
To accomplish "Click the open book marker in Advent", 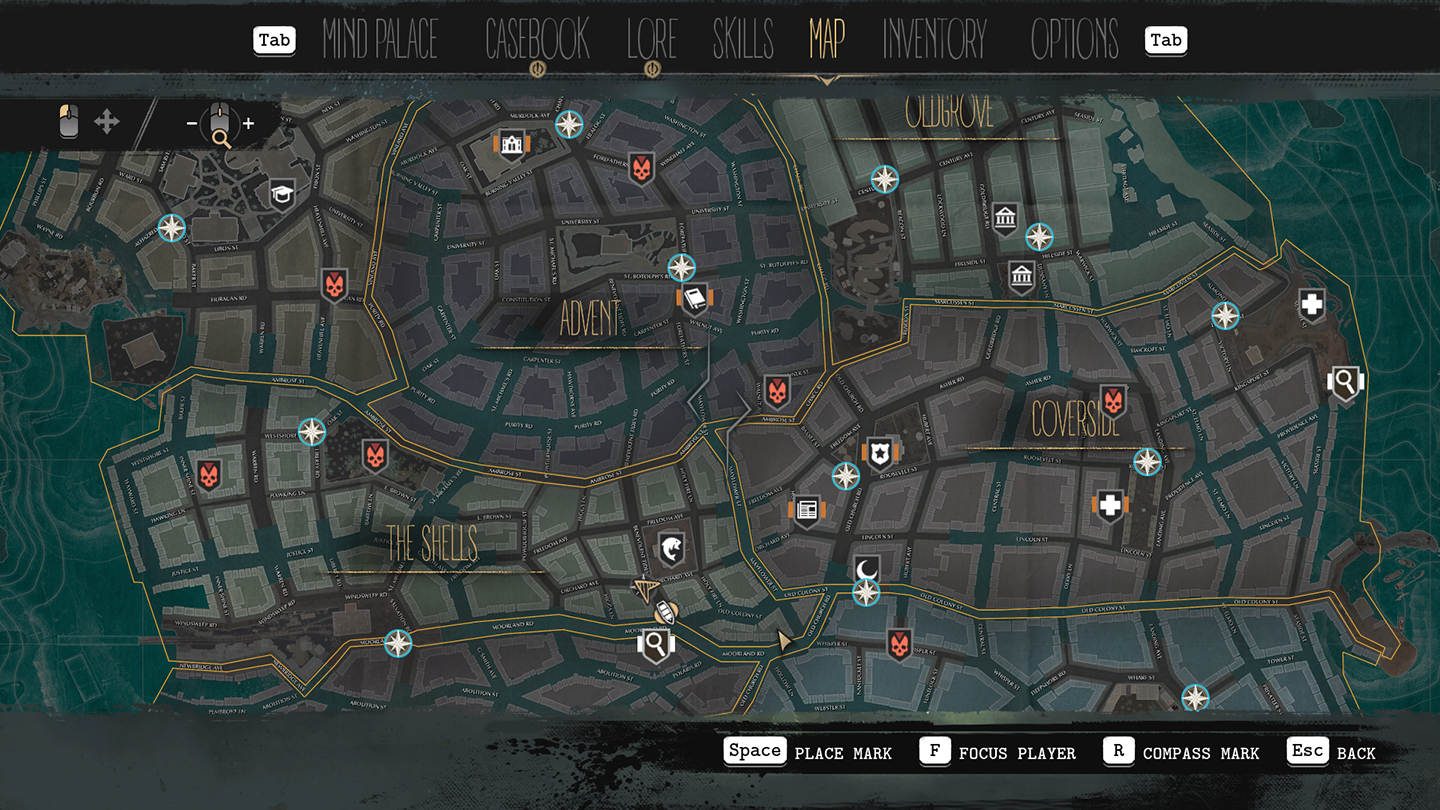I will 694,298.
